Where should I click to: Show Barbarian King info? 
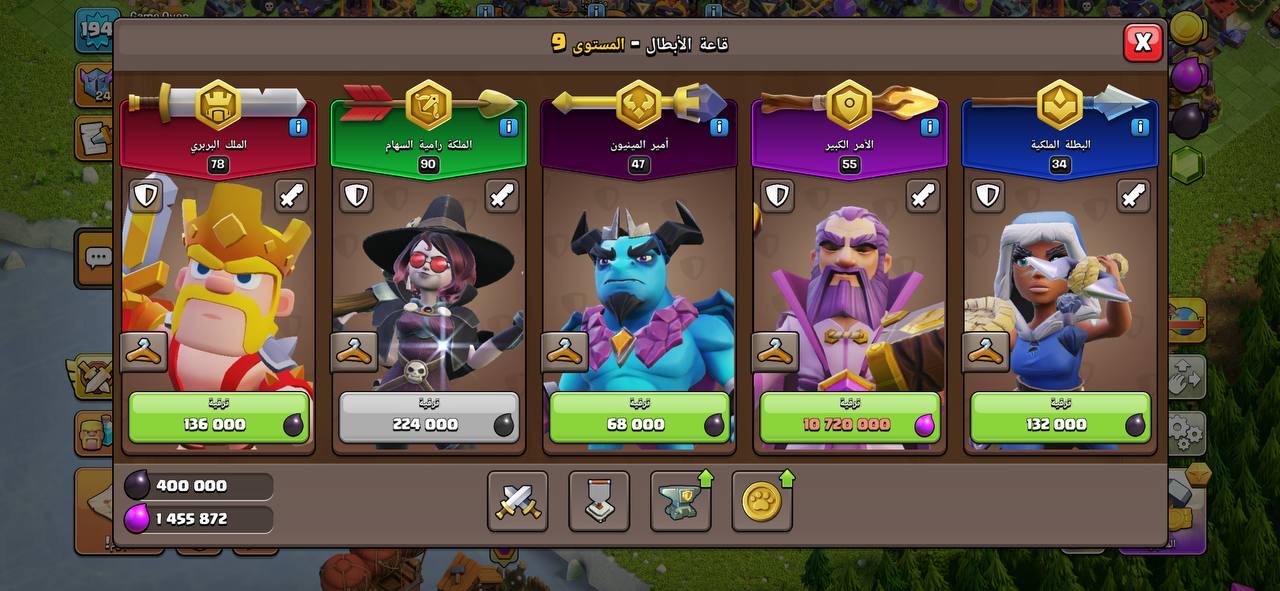[297, 127]
